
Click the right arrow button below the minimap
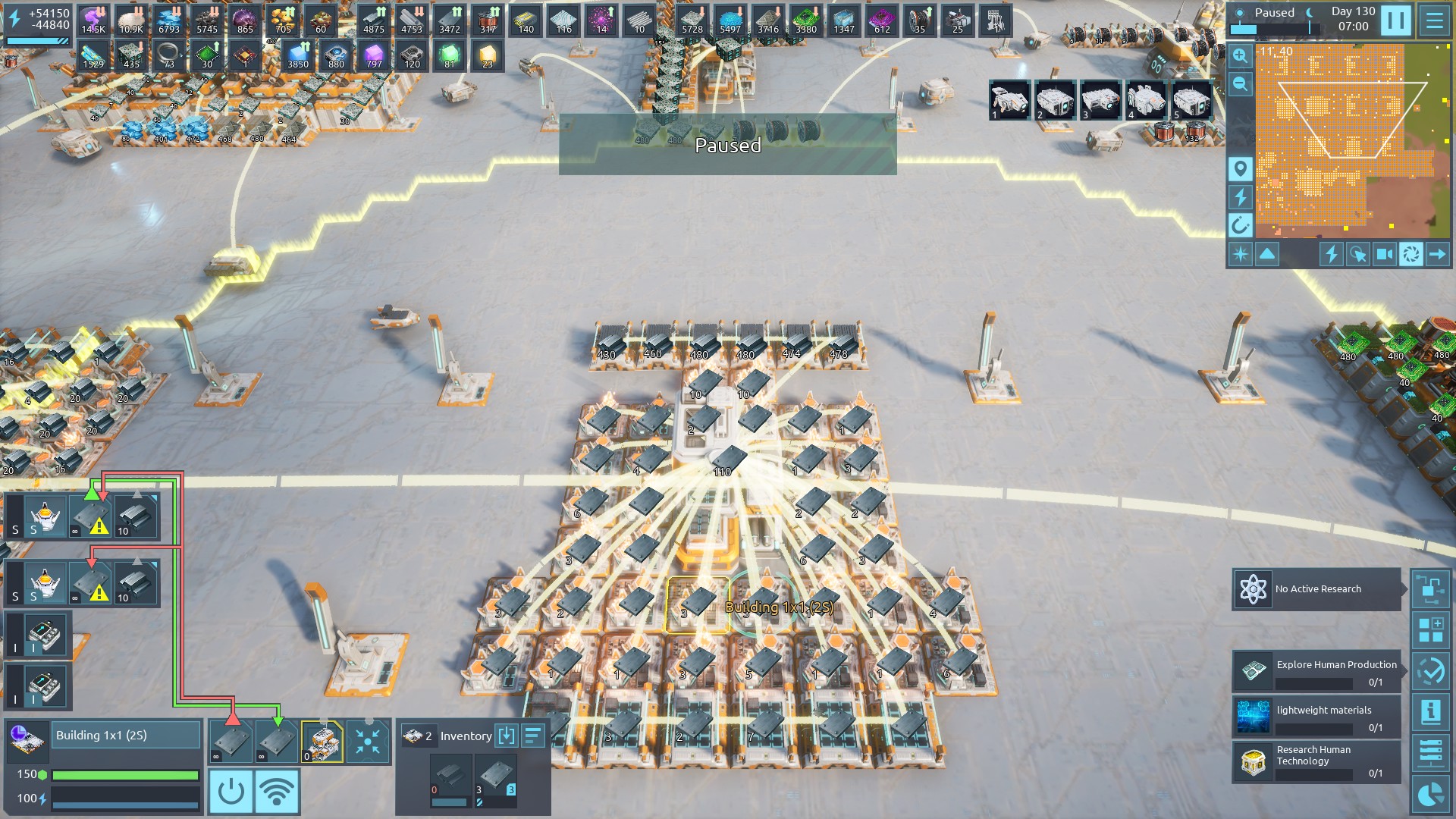click(x=1437, y=254)
